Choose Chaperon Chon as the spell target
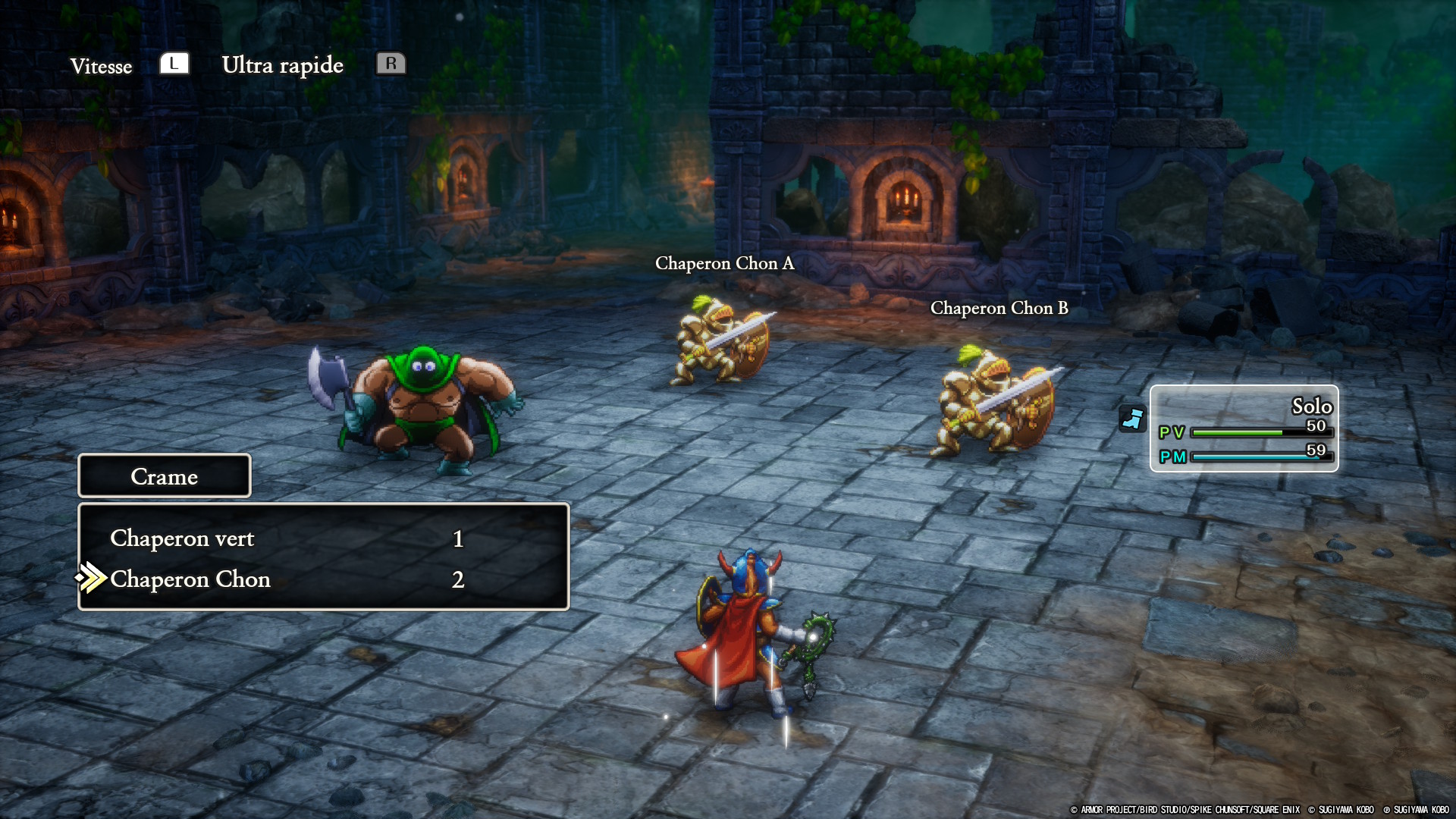The width and height of the screenshot is (1456, 819). (x=190, y=579)
